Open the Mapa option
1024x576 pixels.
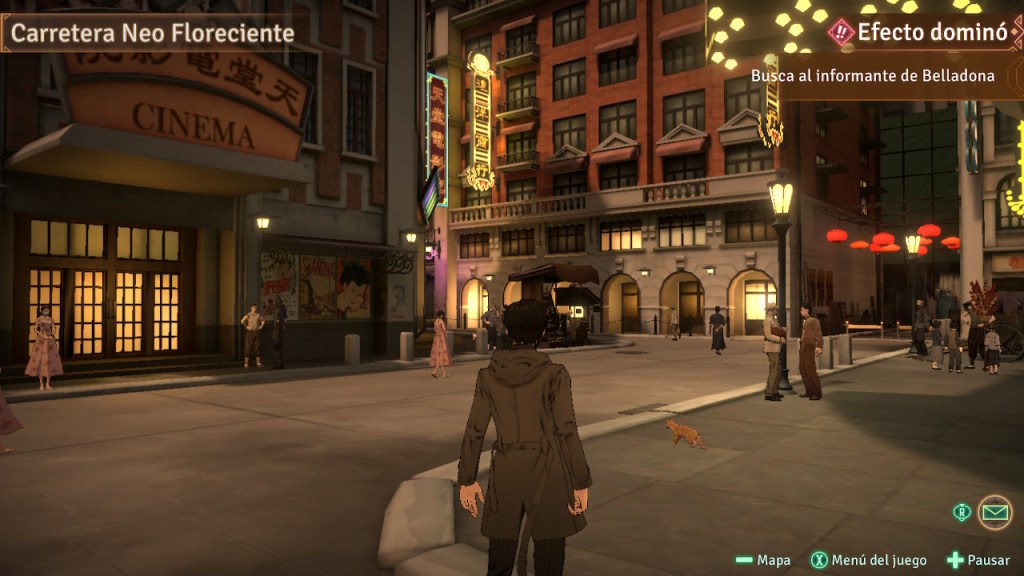763,560
